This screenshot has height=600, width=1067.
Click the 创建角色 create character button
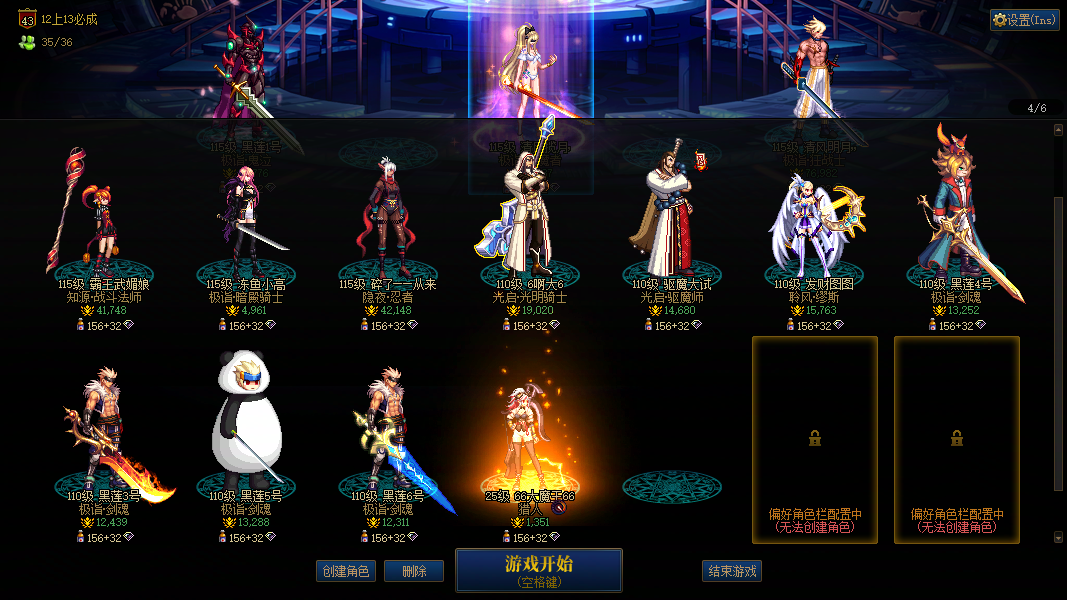click(x=345, y=571)
